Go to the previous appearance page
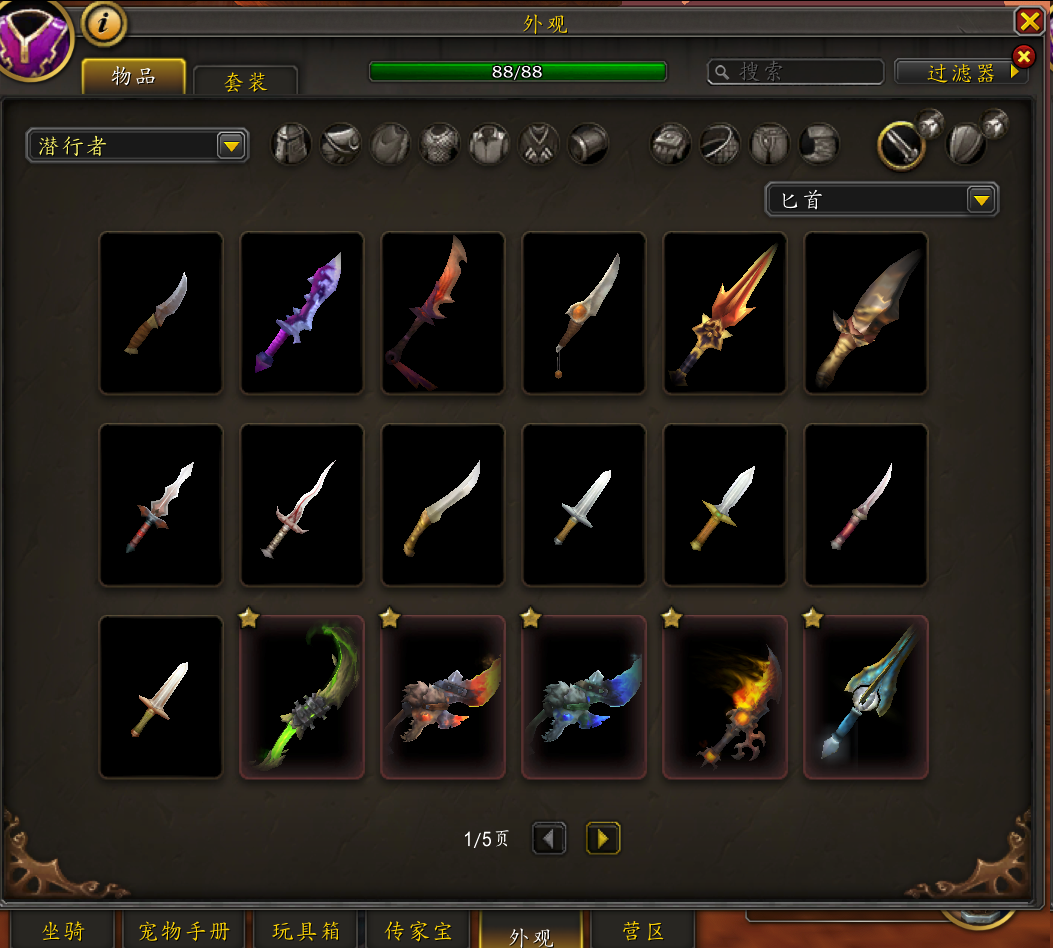 549,838
